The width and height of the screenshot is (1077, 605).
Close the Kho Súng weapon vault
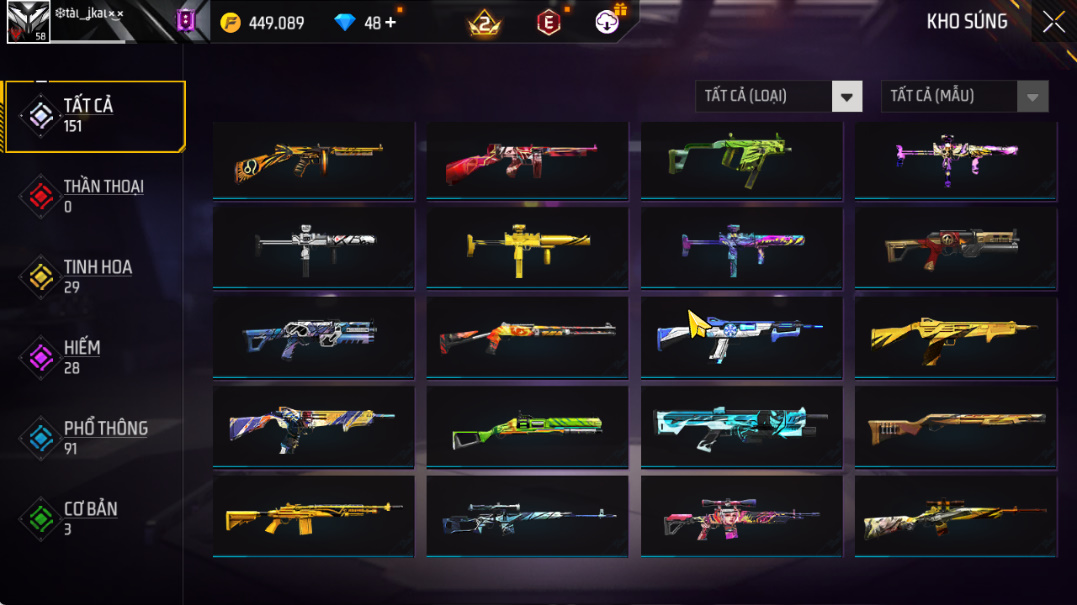(1053, 22)
